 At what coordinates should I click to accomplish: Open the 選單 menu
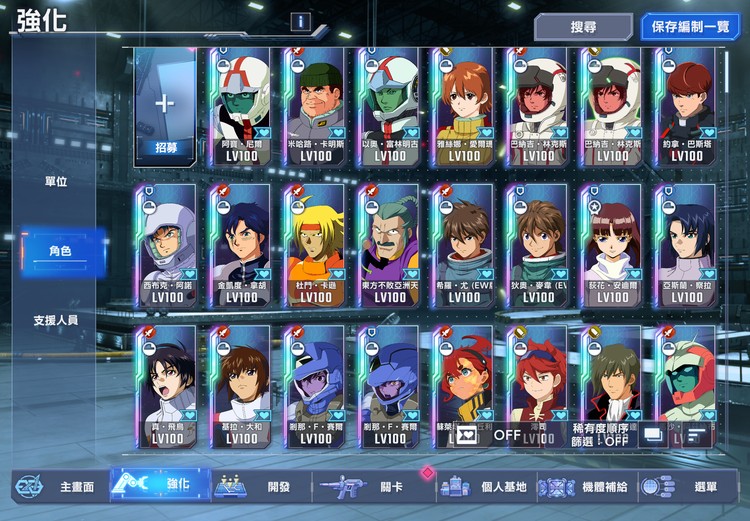(x=688, y=487)
